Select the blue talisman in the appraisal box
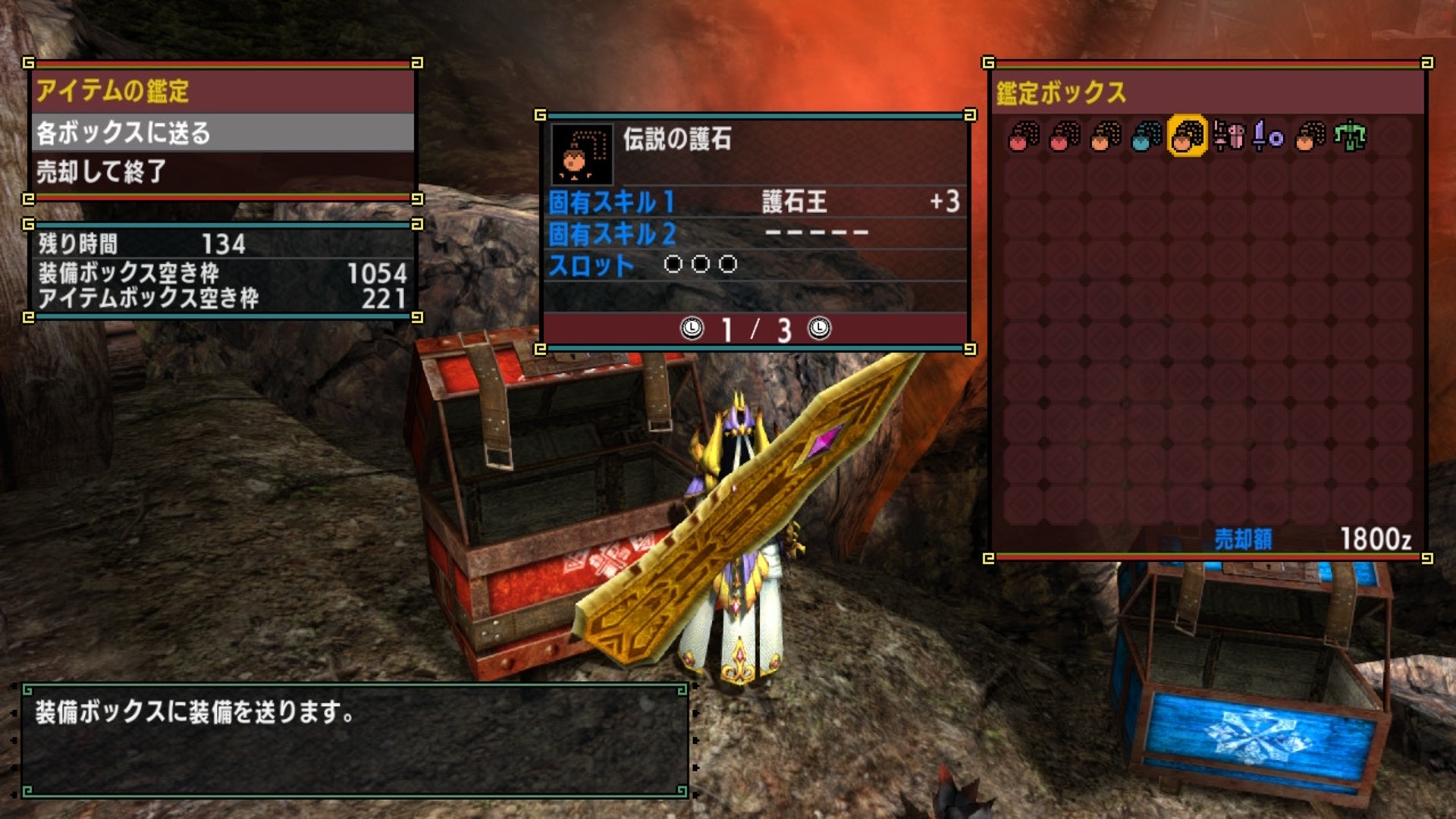Screen dimensions: 1456x819 [1146, 136]
